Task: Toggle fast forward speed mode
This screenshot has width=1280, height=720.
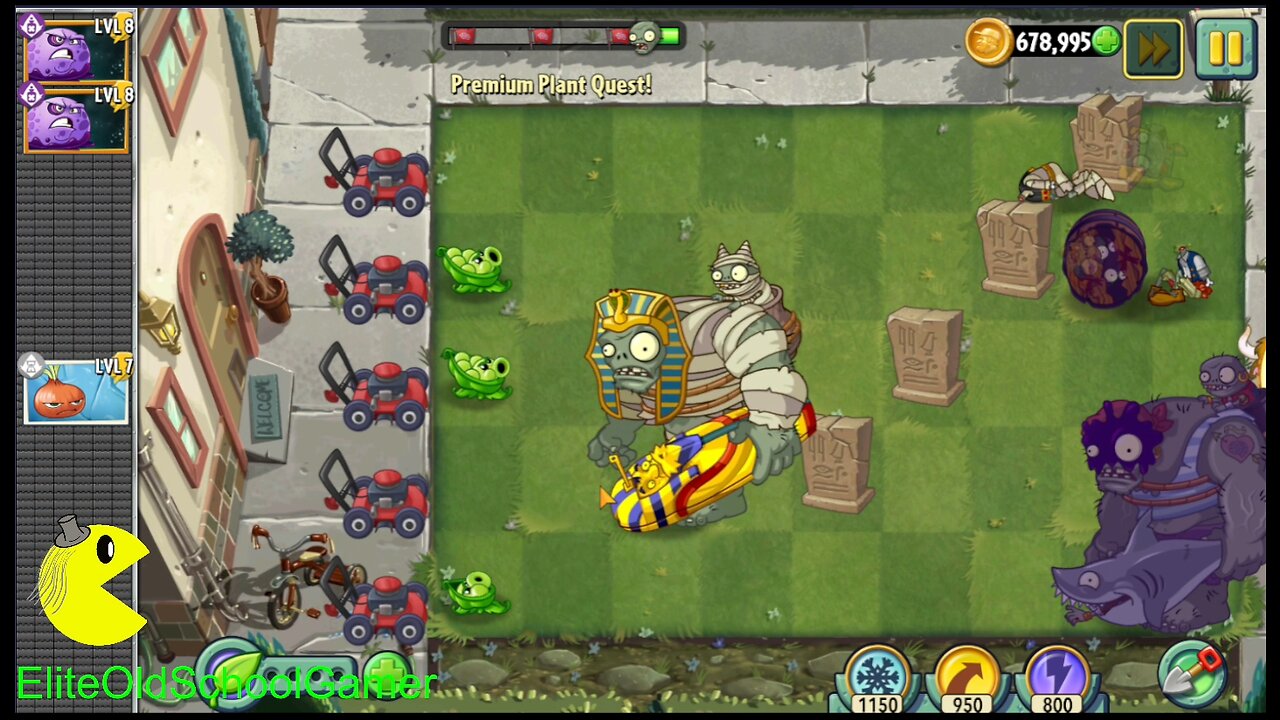Action: tap(1152, 46)
